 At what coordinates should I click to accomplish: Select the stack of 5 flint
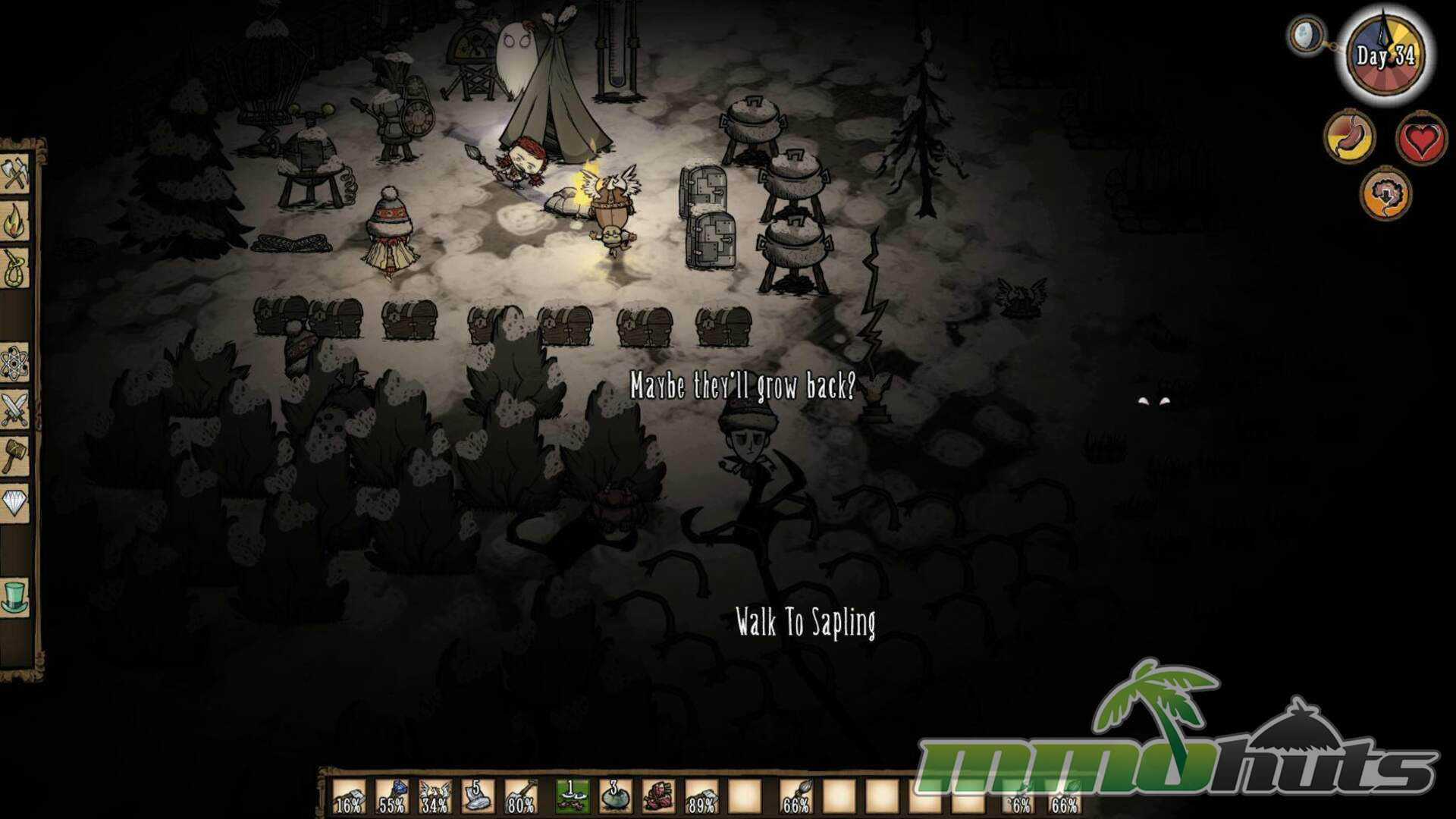477,796
